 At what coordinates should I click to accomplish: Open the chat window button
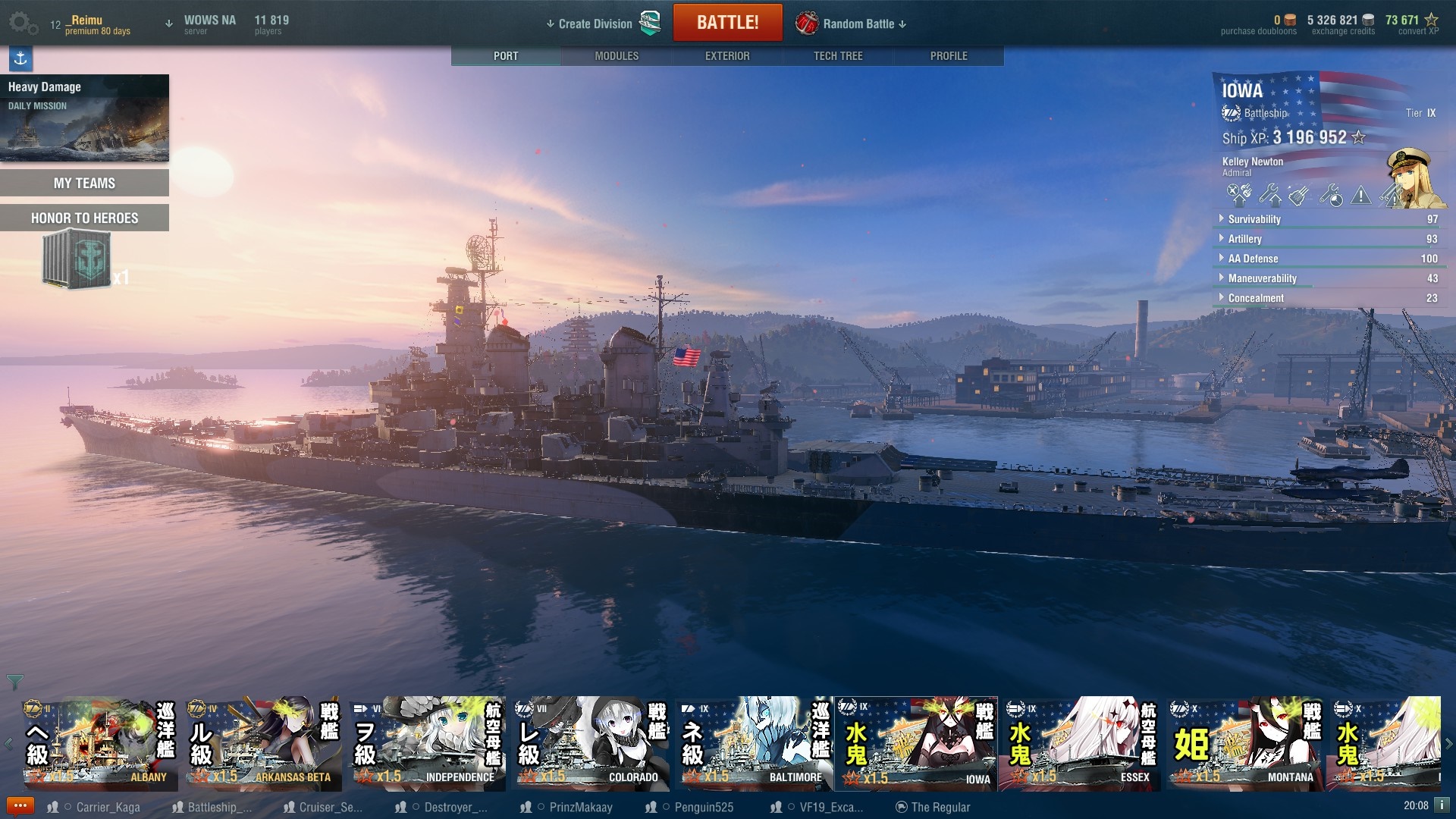(x=20, y=806)
